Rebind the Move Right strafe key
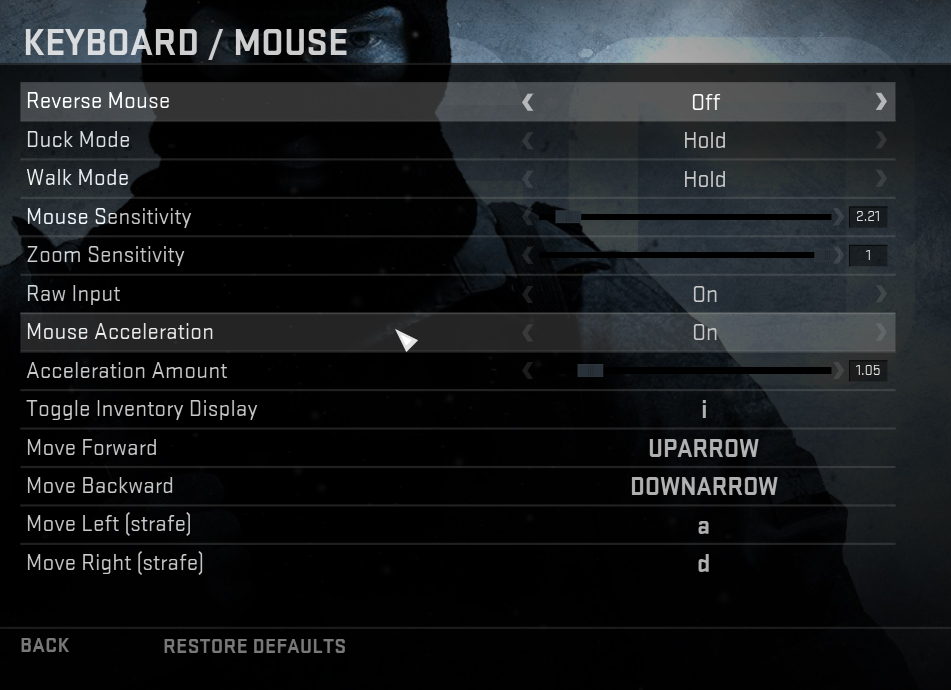The image size is (951, 690). pos(704,563)
